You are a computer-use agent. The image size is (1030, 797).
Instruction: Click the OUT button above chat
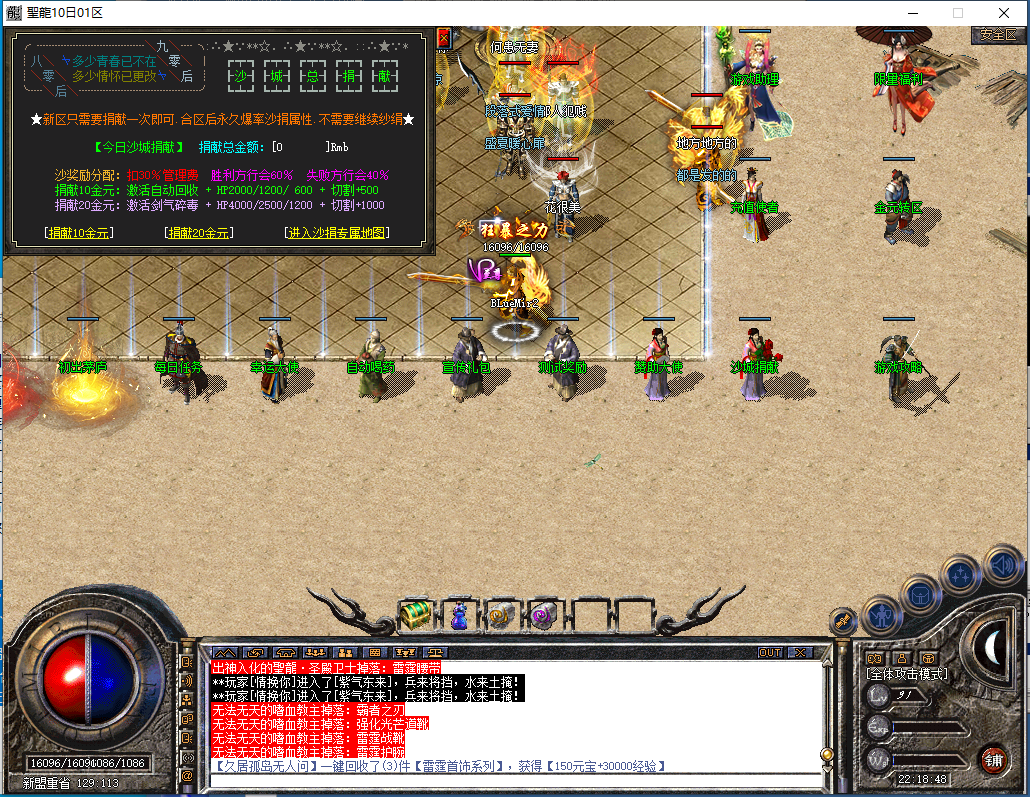[769, 652]
